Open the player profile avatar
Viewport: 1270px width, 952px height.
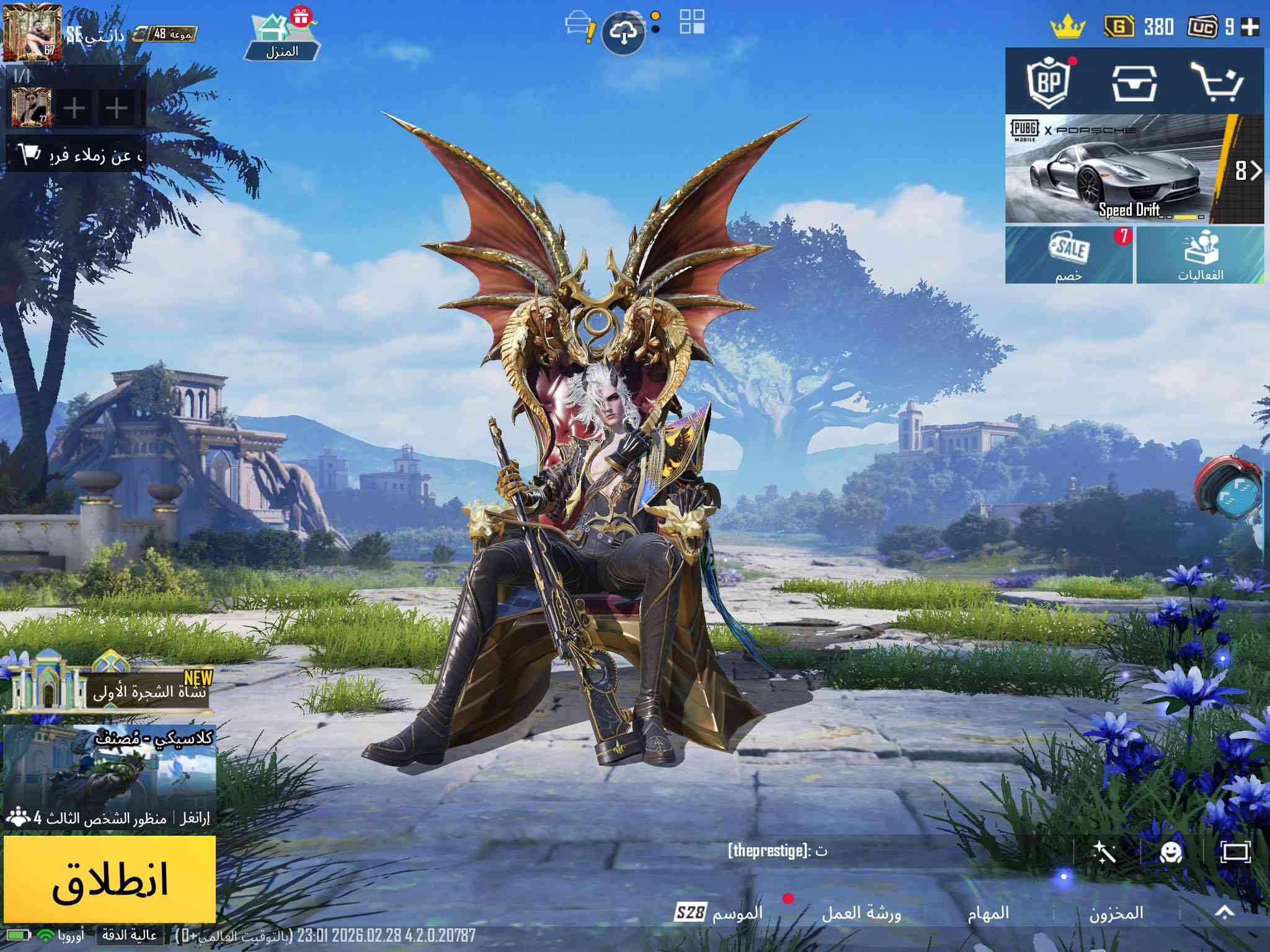[32, 32]
